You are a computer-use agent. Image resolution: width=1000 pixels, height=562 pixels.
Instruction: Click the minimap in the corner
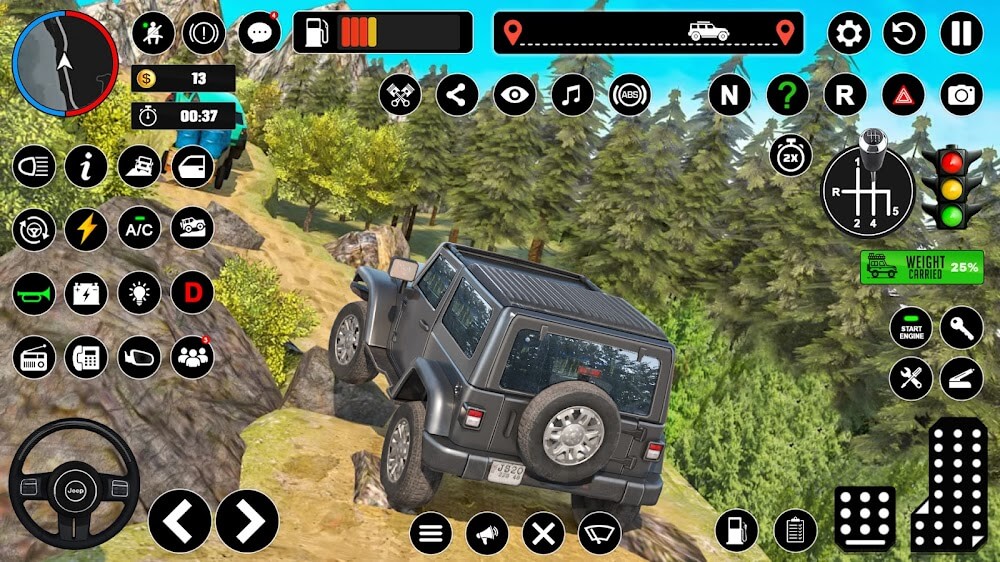point(64,62)
